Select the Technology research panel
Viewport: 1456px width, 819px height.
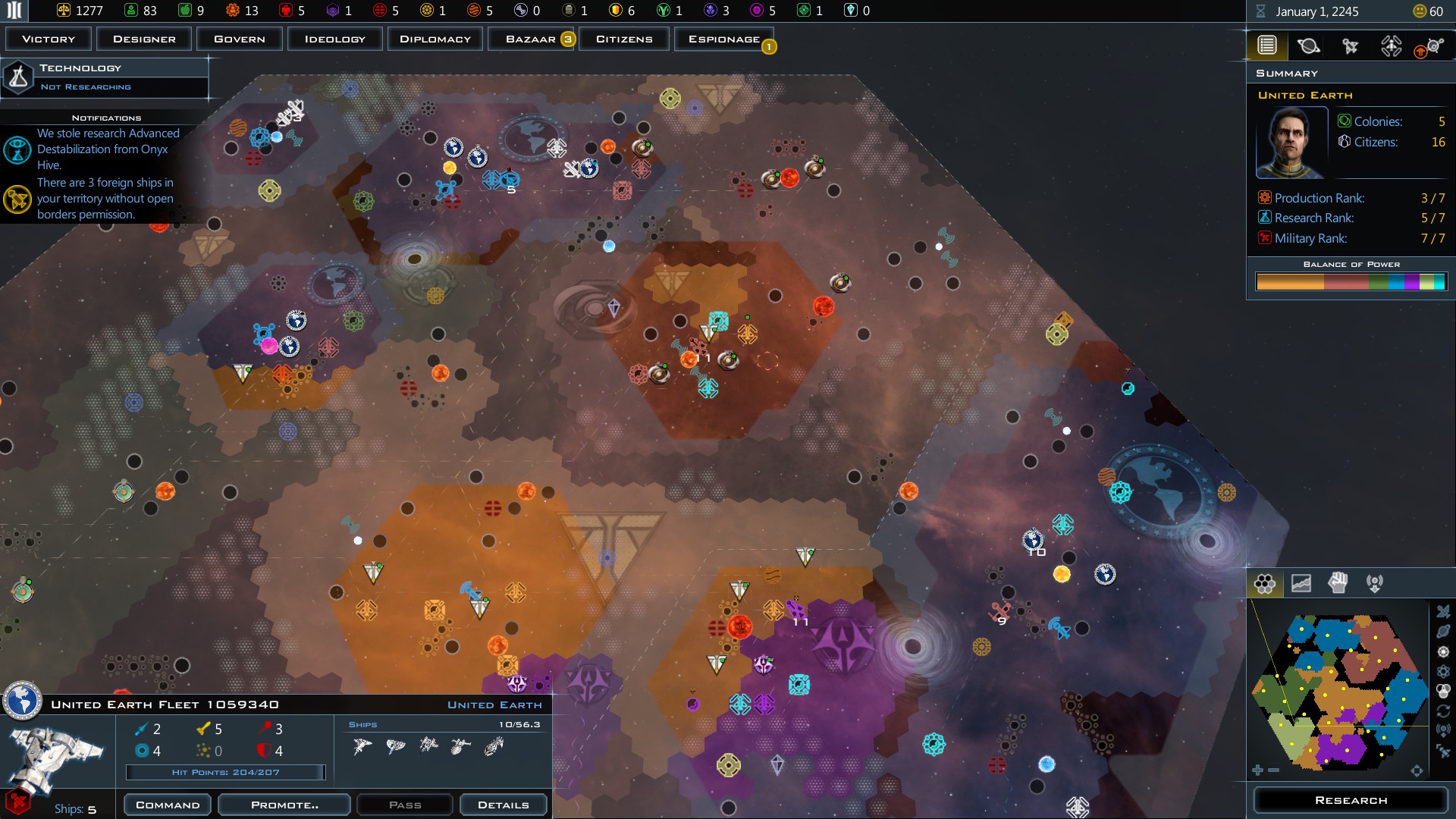tap(106, 77)
